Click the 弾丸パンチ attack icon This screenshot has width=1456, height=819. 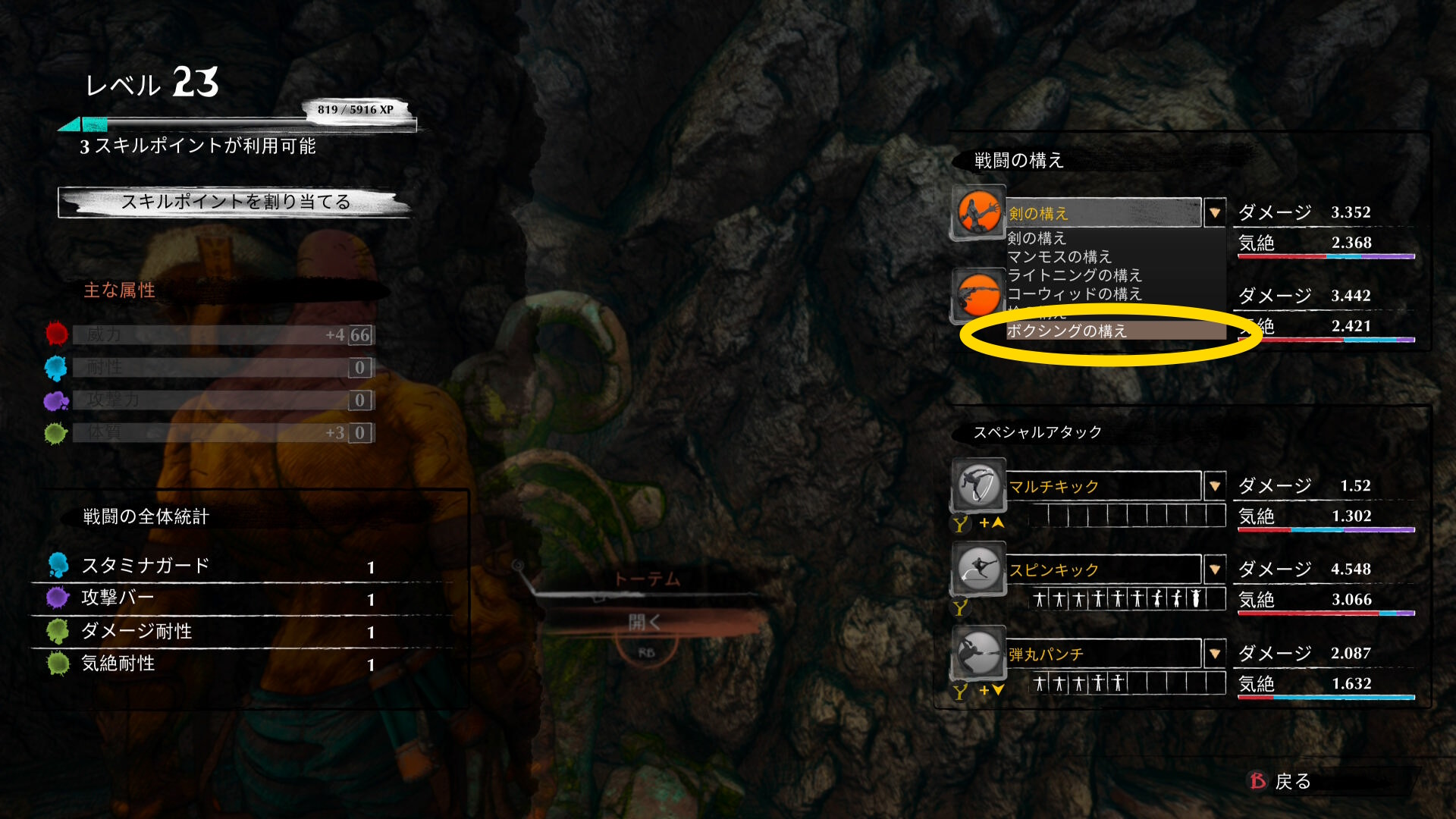click(x=978, y=653)
